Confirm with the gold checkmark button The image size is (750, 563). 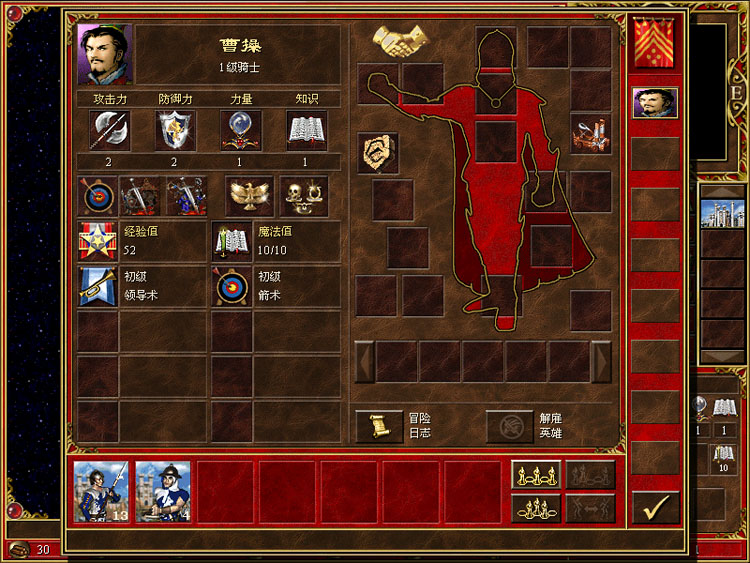[656, 508]
